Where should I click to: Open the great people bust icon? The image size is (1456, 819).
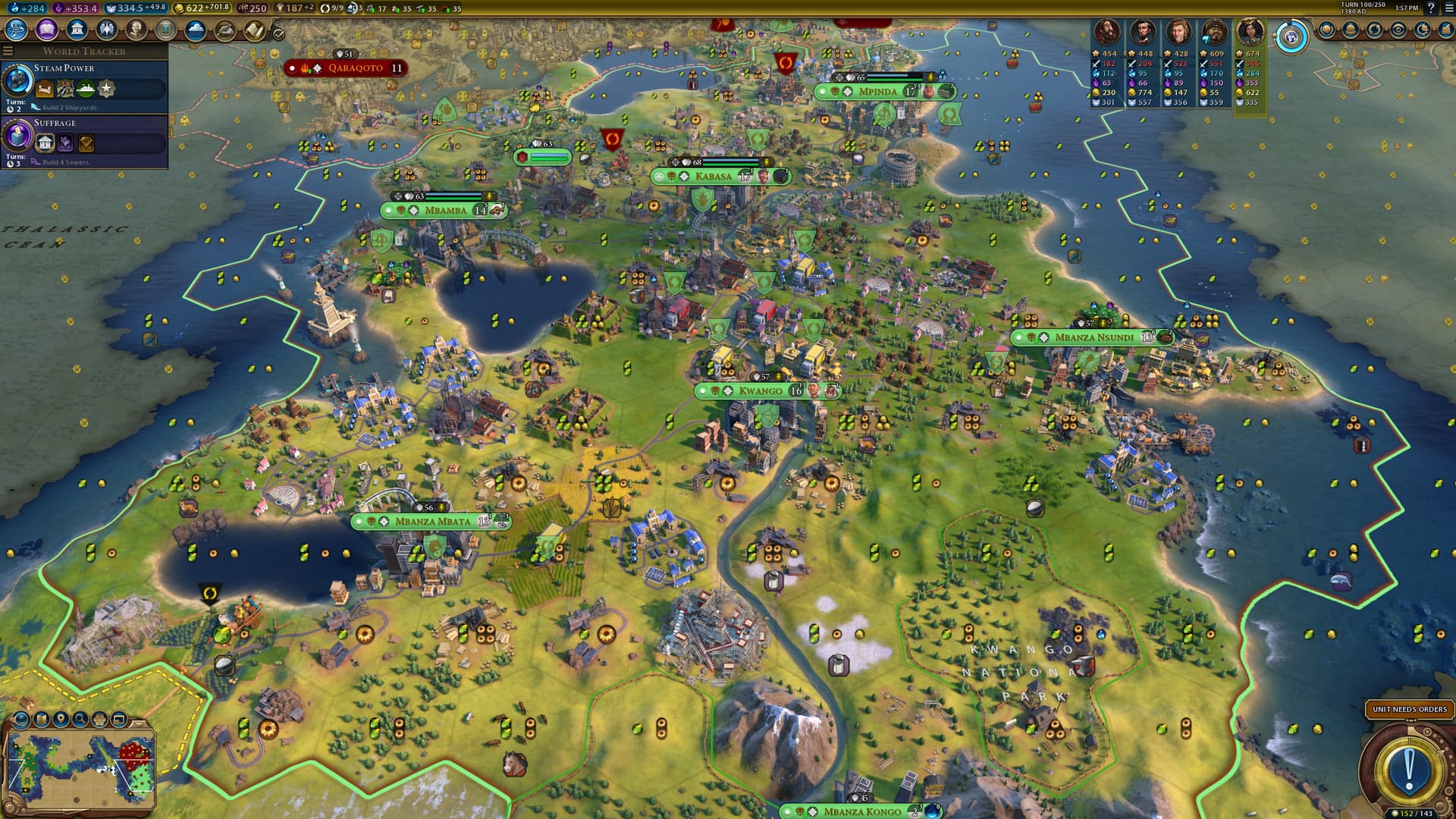pos(136,30)
